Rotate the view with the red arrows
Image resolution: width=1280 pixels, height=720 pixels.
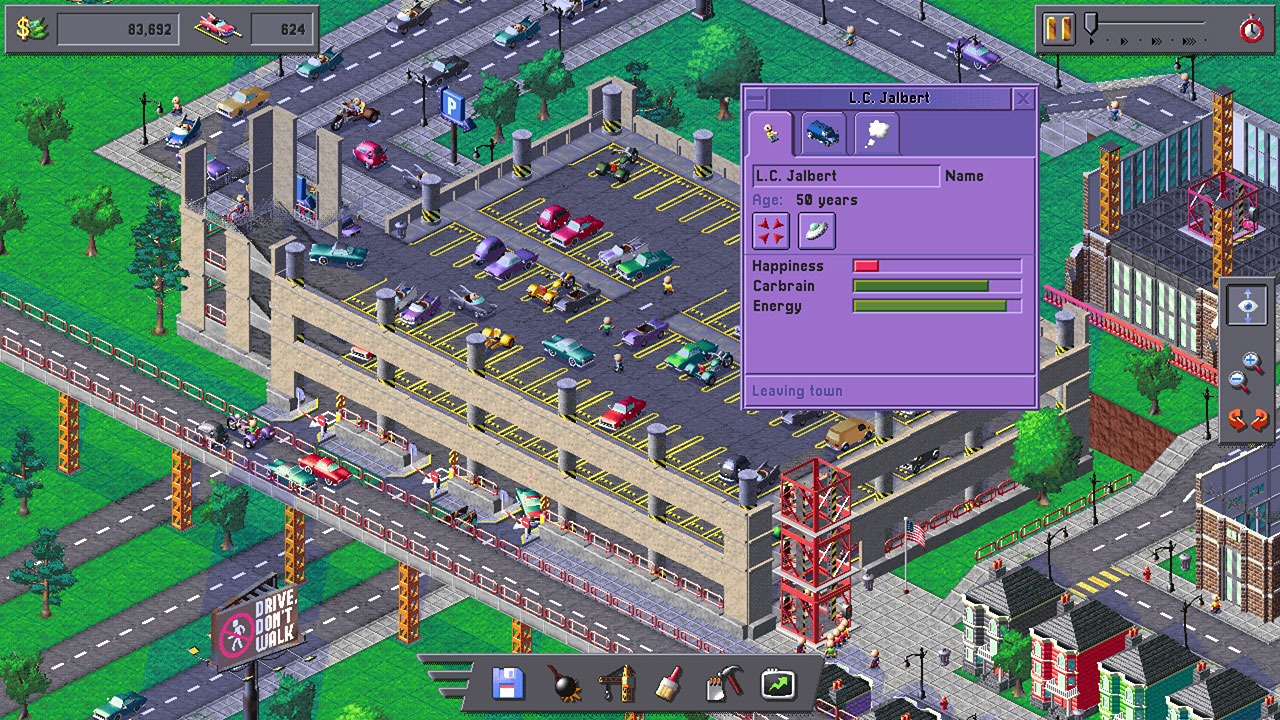click(1247, 419)
